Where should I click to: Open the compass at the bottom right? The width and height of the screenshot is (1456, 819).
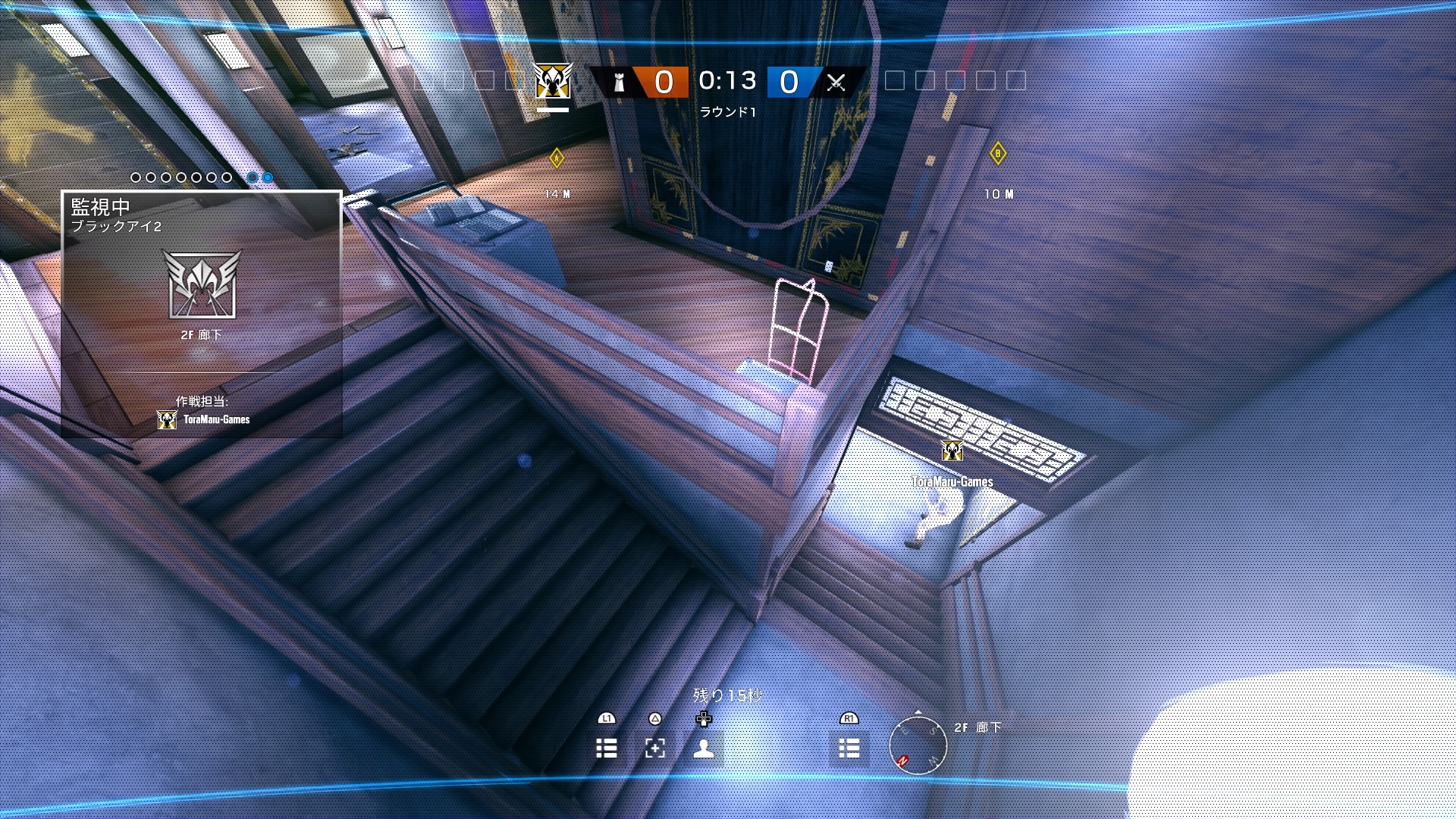click(917, 746)
